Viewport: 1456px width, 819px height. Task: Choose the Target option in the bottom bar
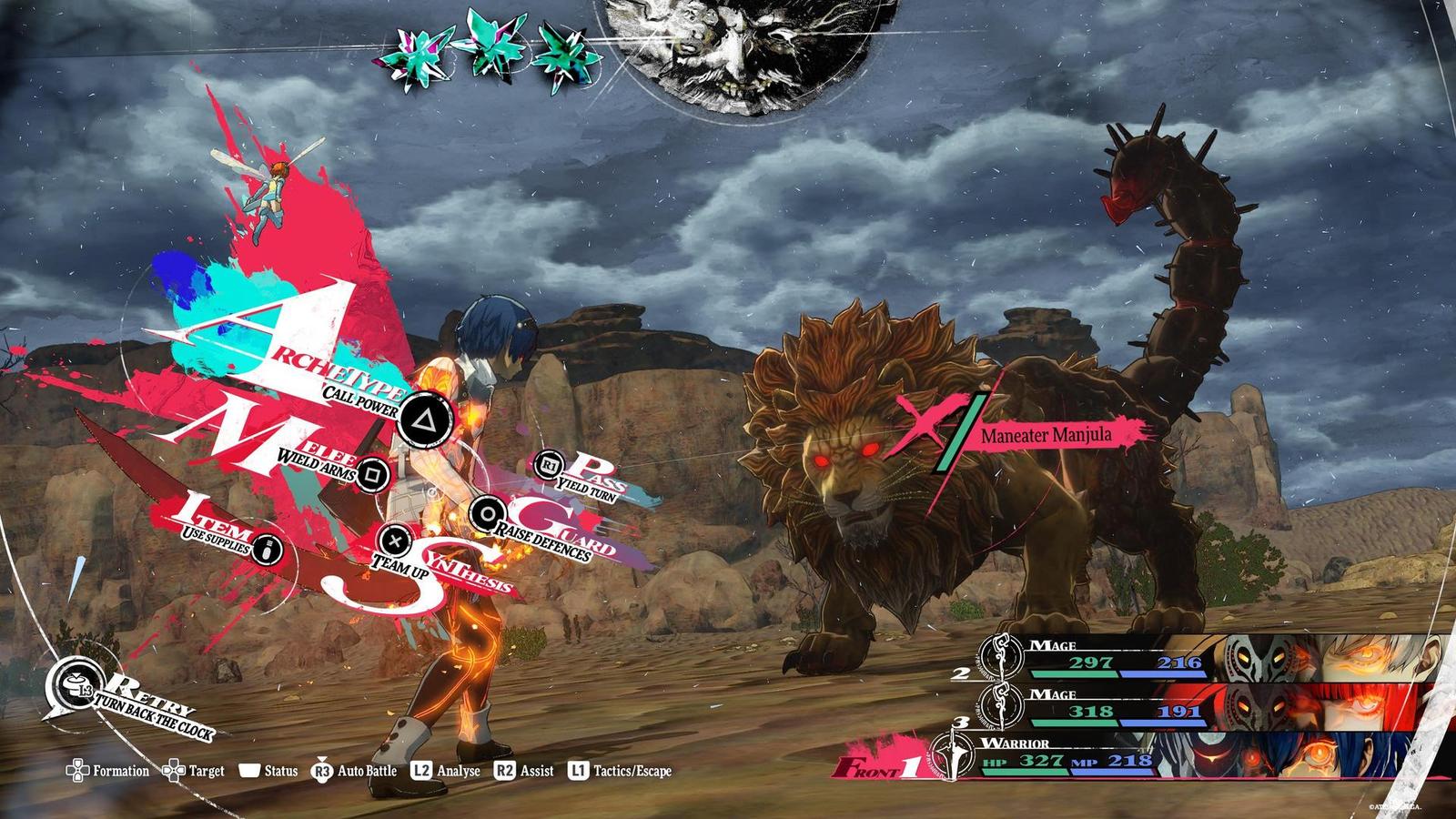193,771
